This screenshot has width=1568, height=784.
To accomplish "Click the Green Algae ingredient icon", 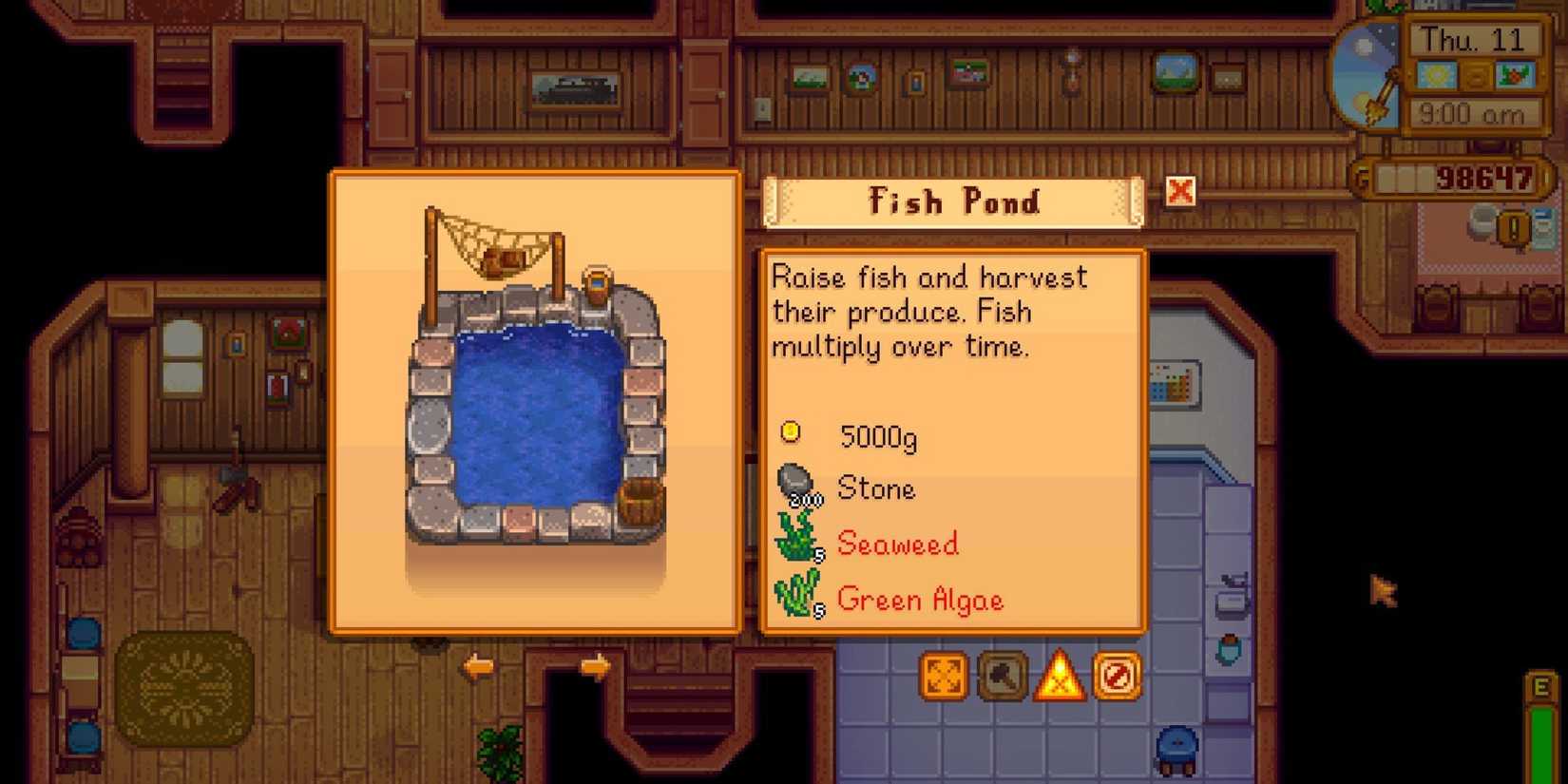I will point(798,594).
